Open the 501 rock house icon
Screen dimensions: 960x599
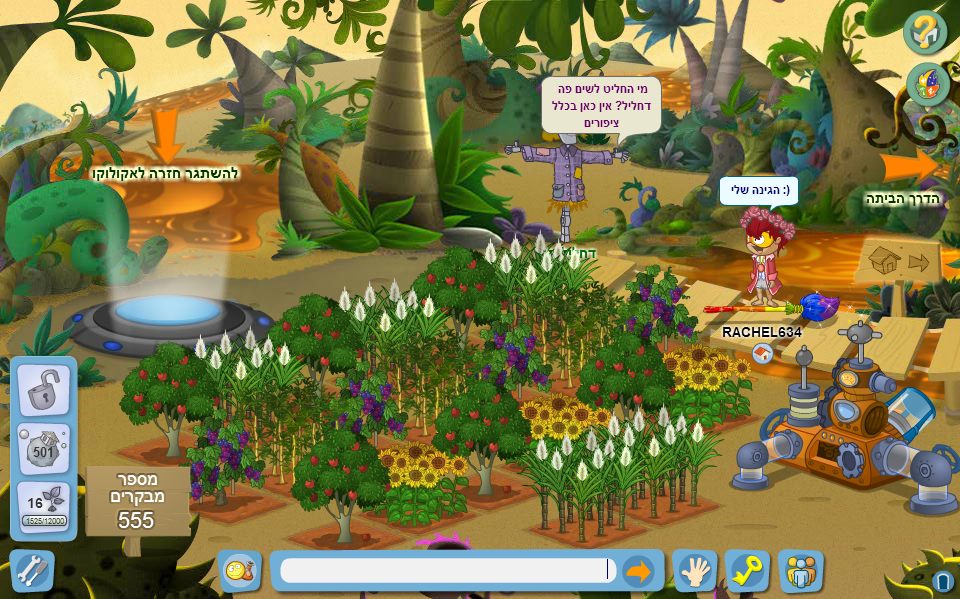pyautogui.click(x=43, y=448)
